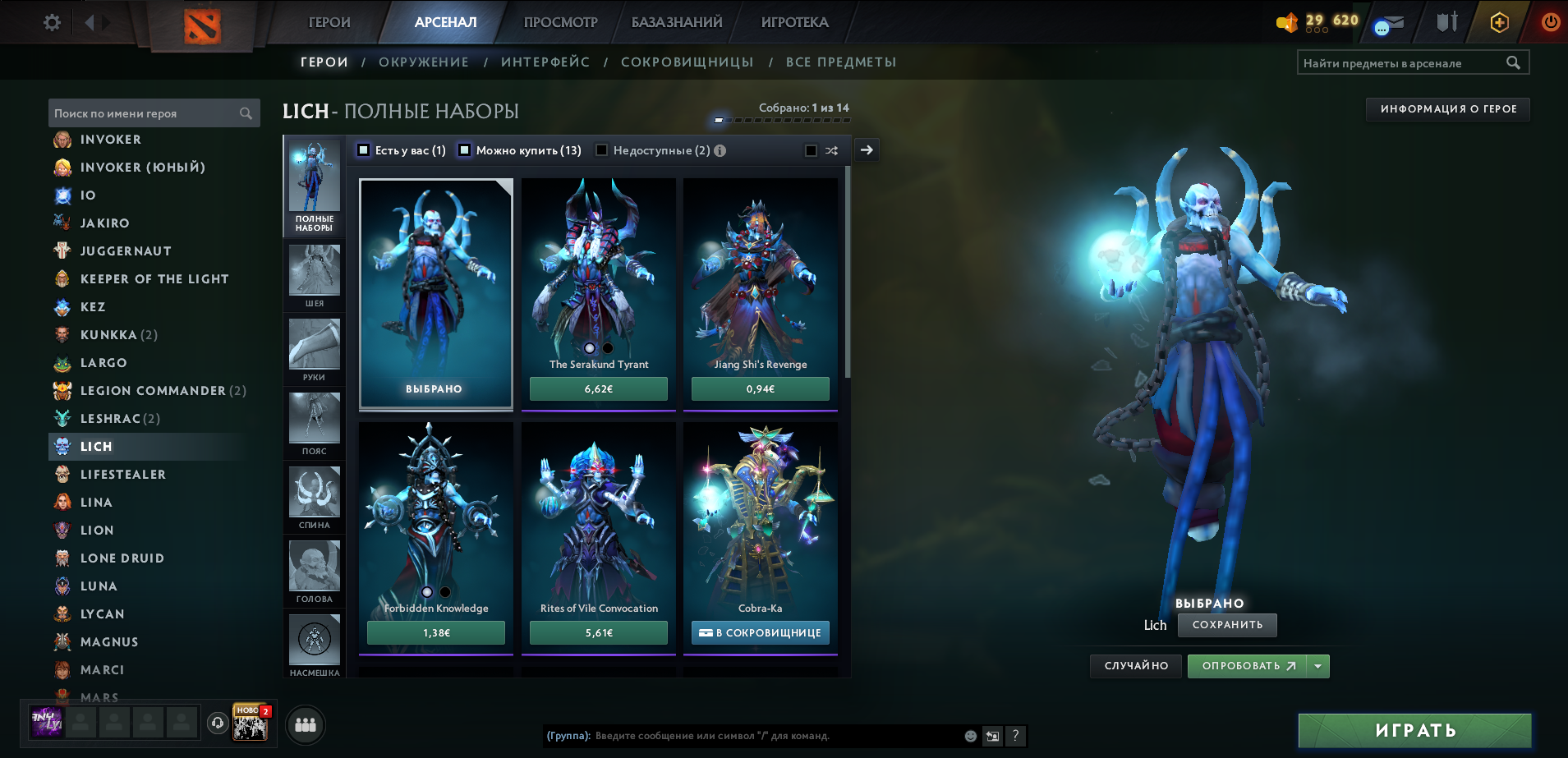Screen dimensions: 1568x758
Task: Open the Dota 2 settings gear
Action: pyautogui.click(x=51, y=22)
